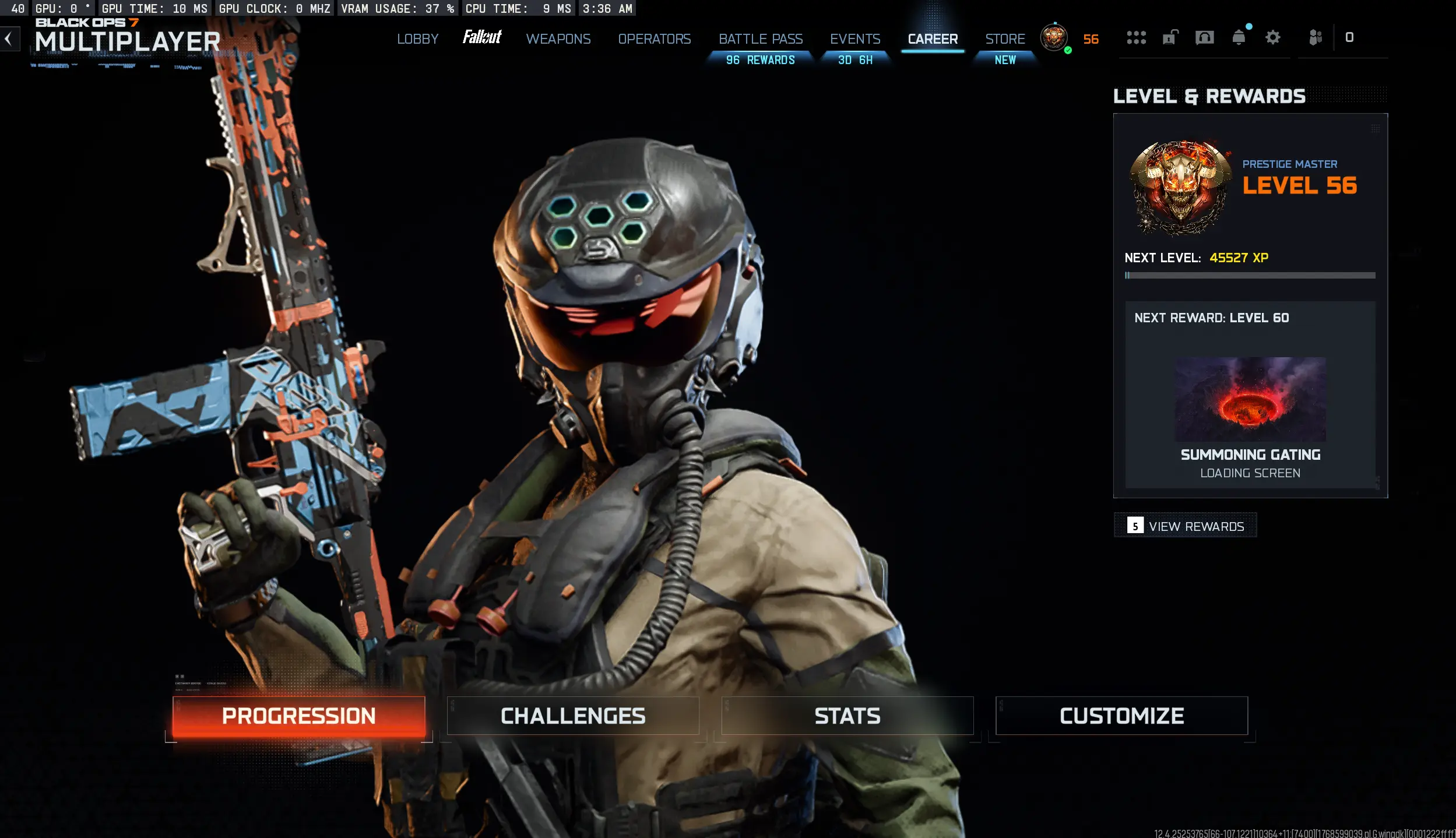This screenshot has height=838, width=1456.
Task: Switch to the STATS tab
Action: 847,715
